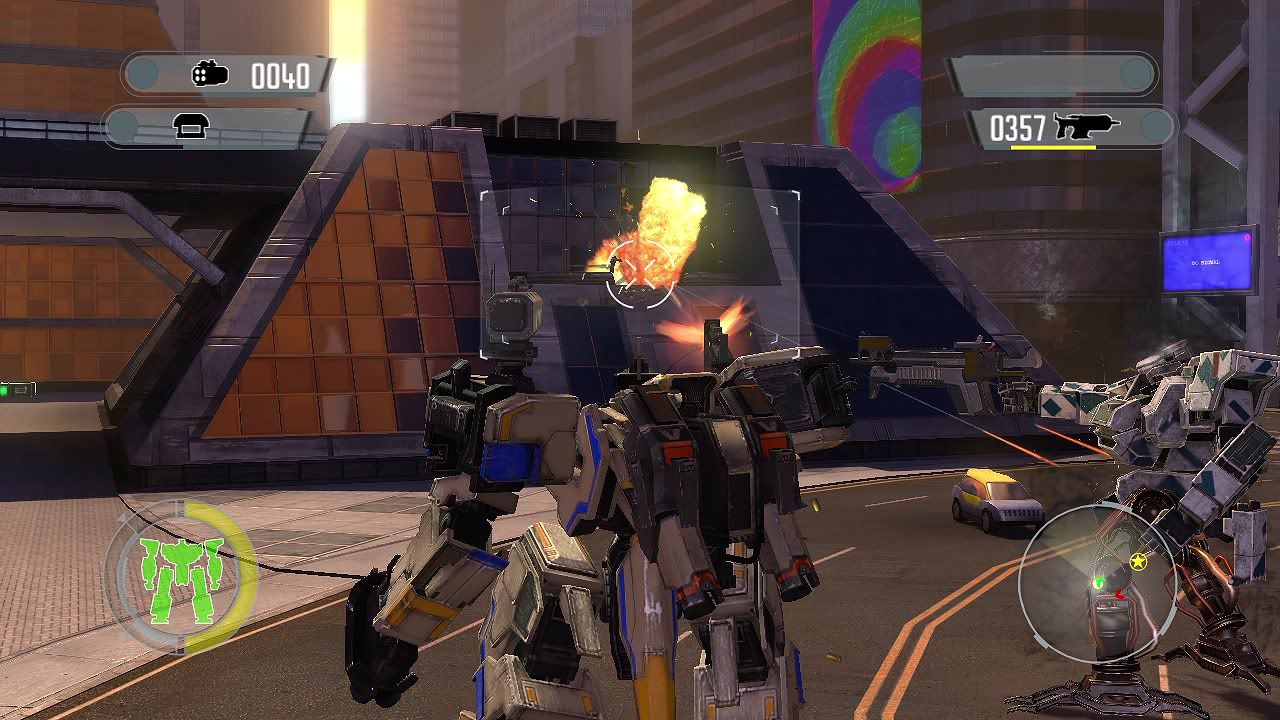Viewport: 1280px width, 720px height.
Task: Click the empty upper-right weapon slot
Action: coord(1052,74)
